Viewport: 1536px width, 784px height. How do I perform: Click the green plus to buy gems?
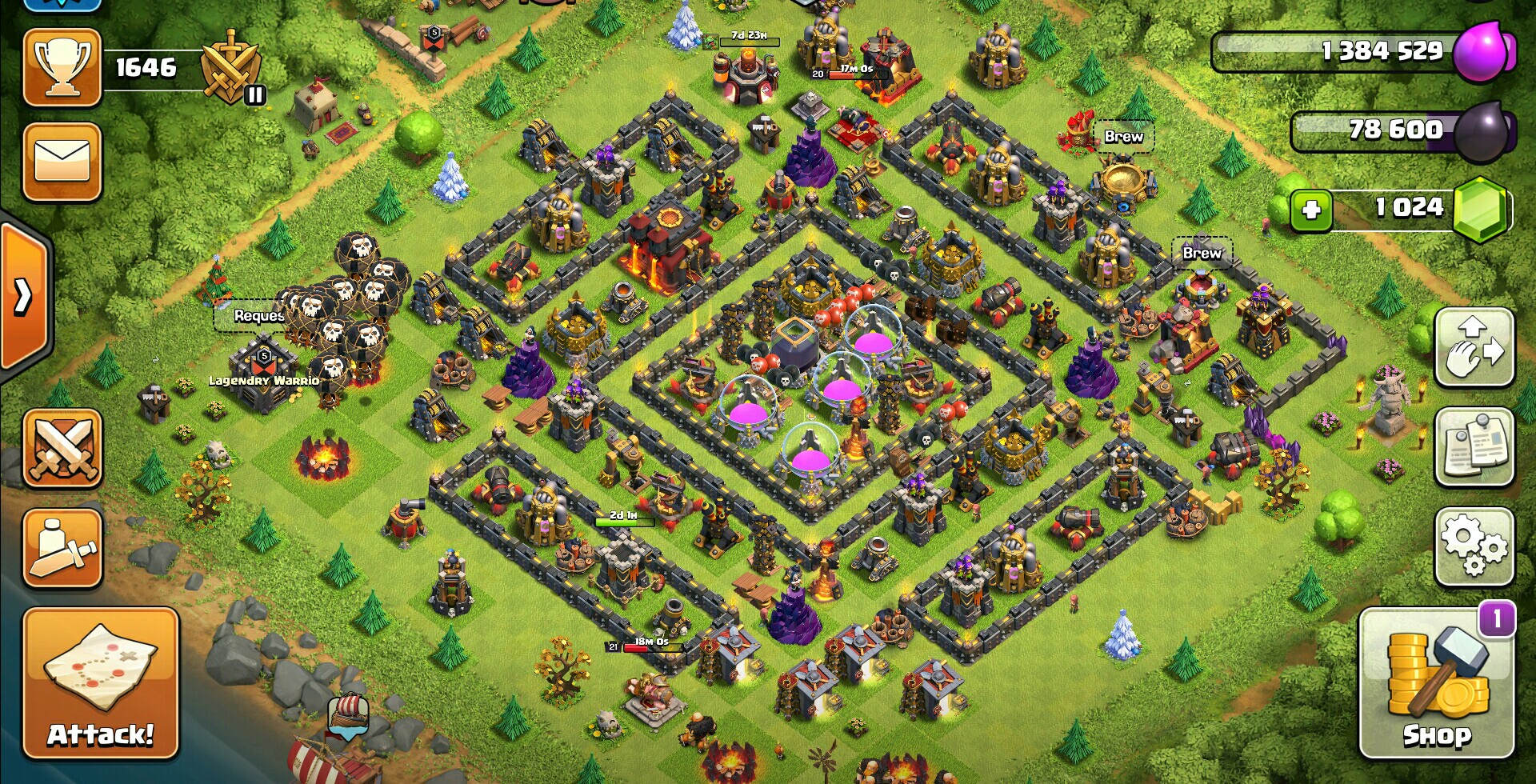click(1310, 210)
